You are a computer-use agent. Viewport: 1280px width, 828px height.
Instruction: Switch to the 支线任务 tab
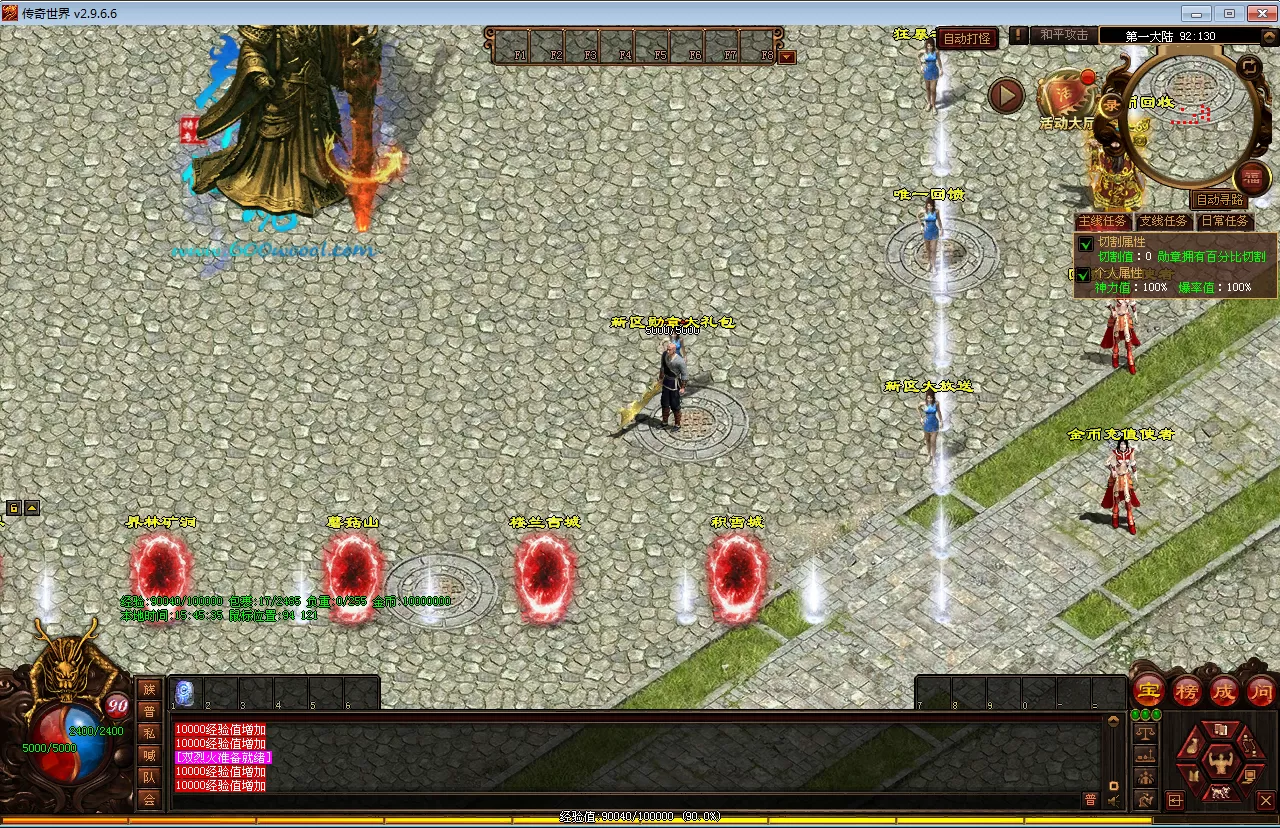click(1163, 221)
